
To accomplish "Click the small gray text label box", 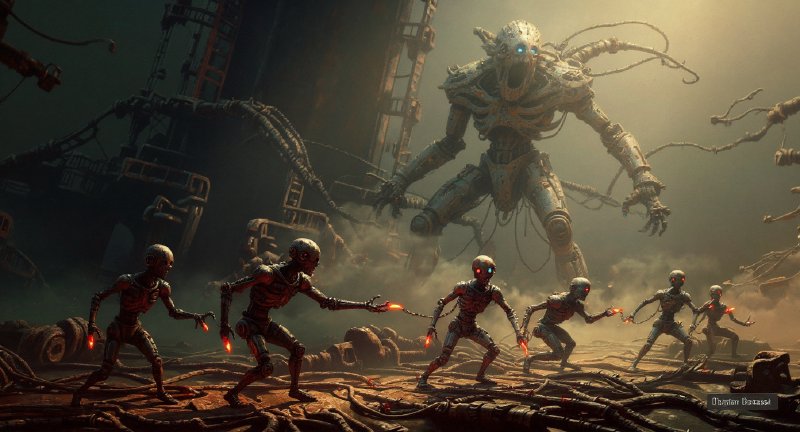I will coord(742,402).
